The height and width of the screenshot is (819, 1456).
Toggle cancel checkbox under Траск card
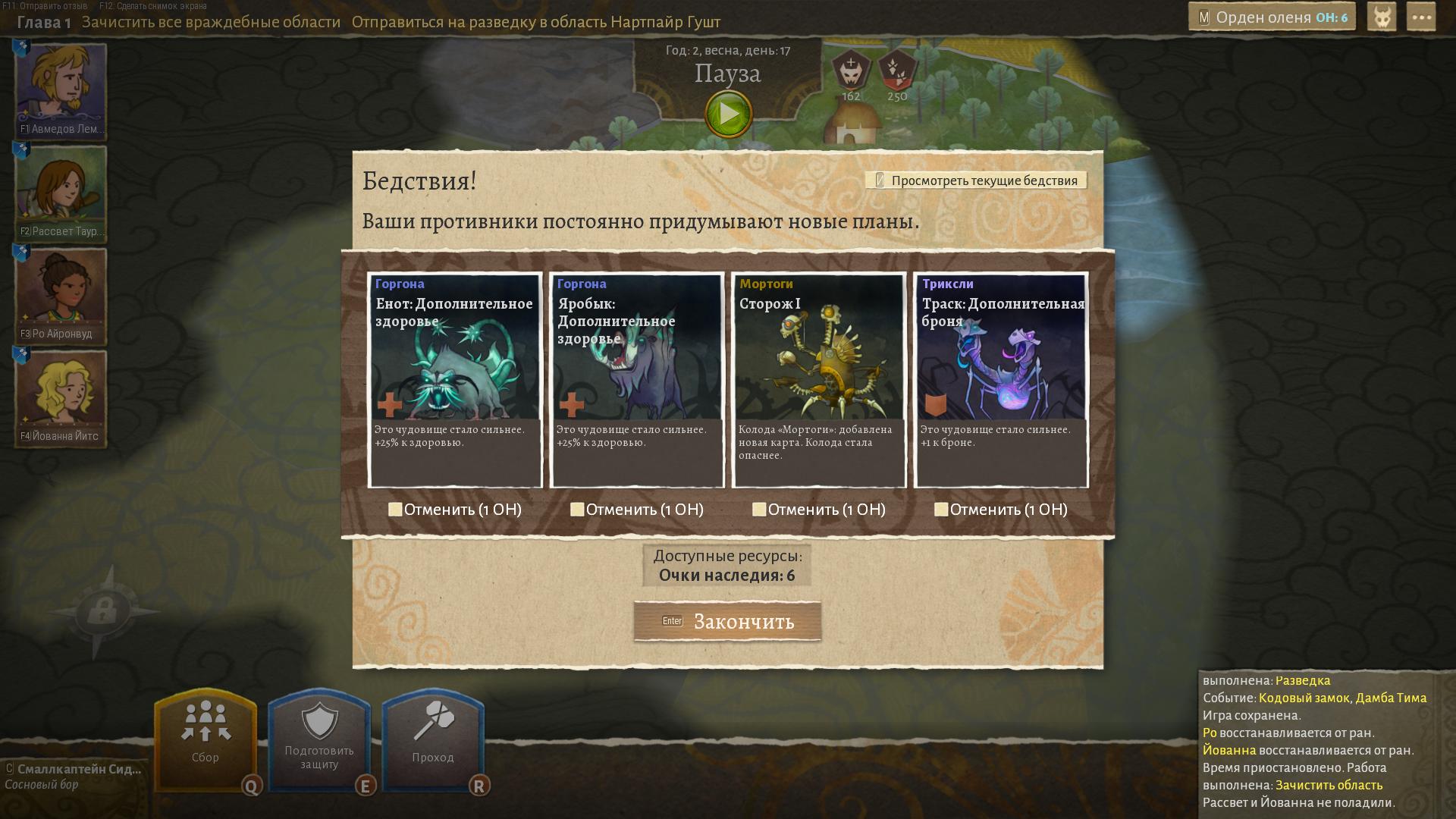pyautogui.click(x=941, y=510)
